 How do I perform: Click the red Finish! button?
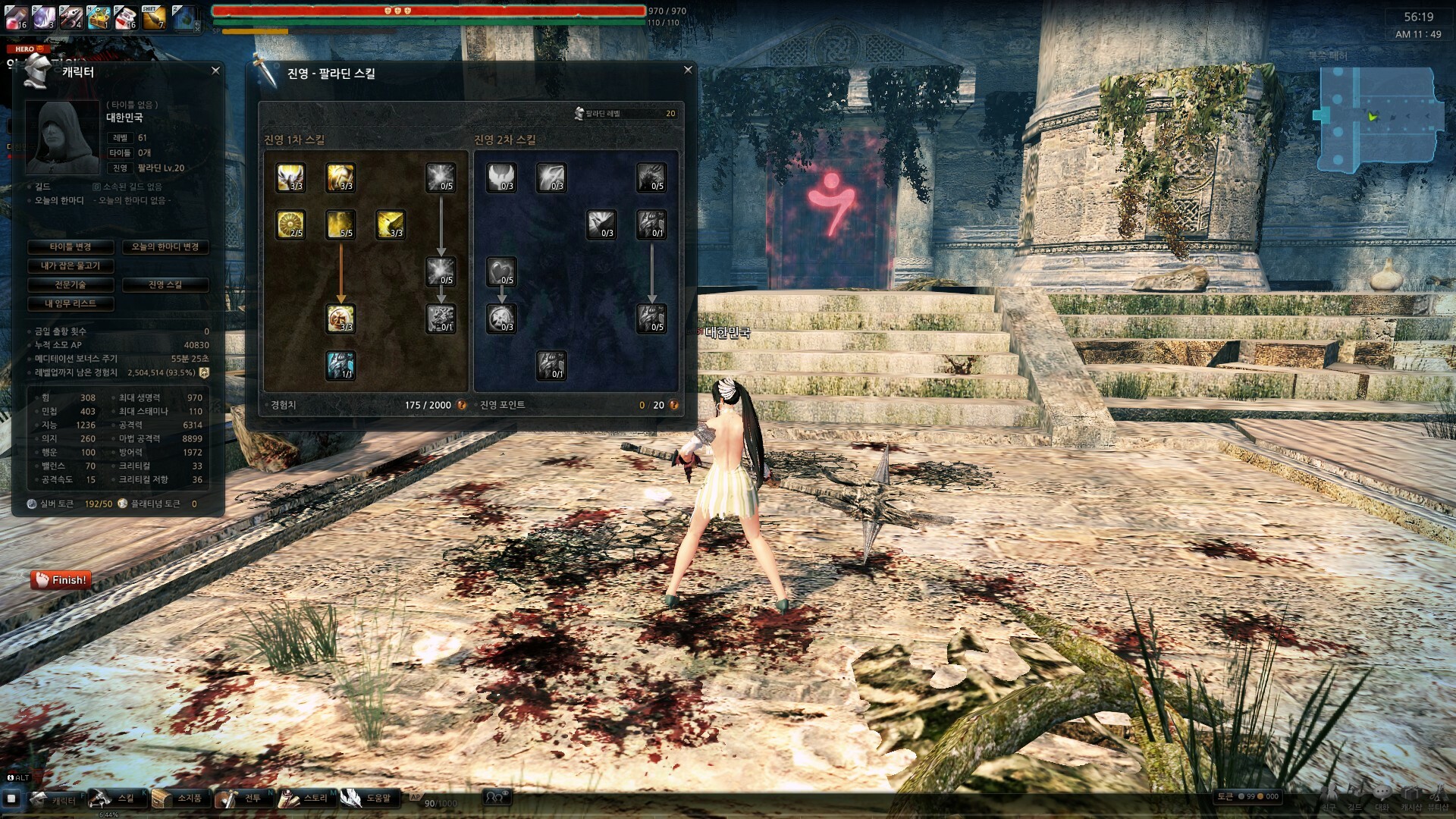(x=61, y=580)
